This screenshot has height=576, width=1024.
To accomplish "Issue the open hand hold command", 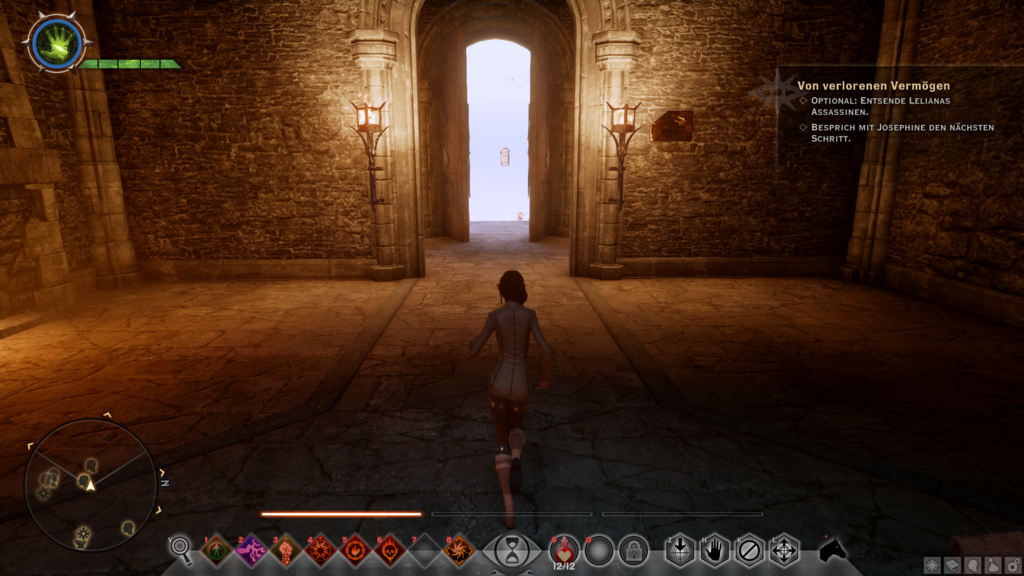I will pos(714,550).
